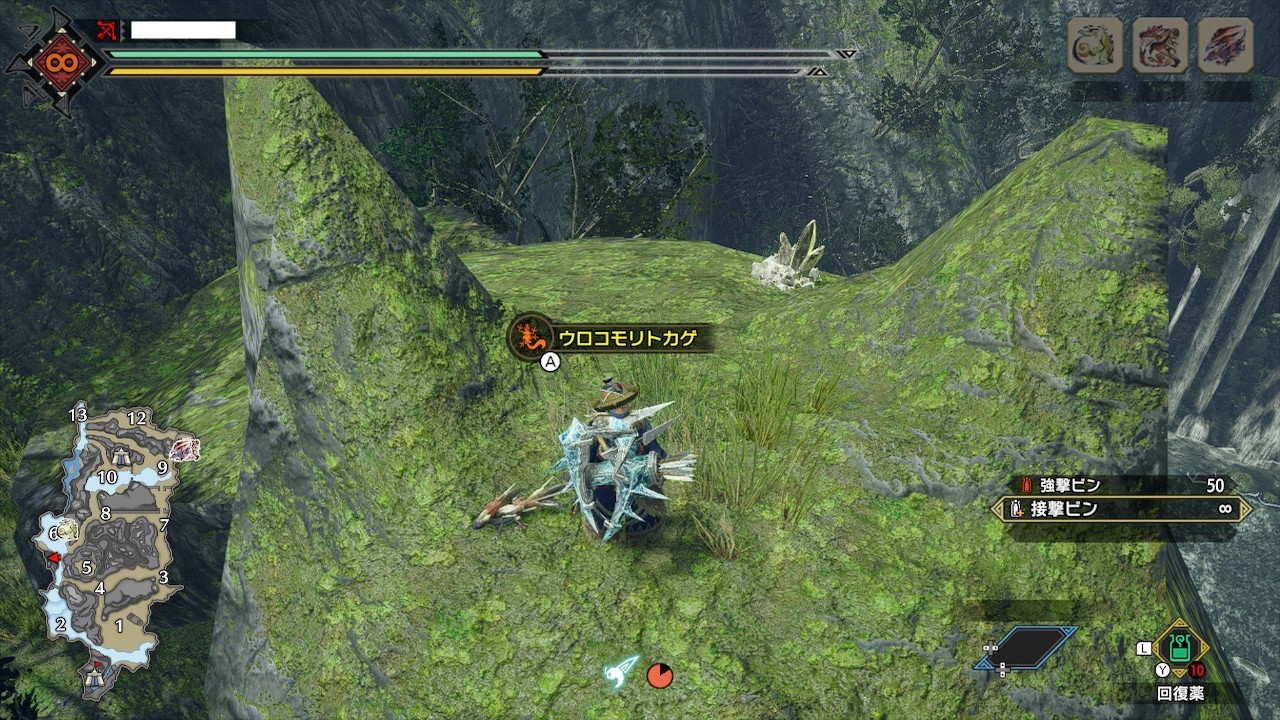Click the orange lizard icon beside ウロコモリトカゲ
The height and width of the screenshot is (720, 1280).
530,337
